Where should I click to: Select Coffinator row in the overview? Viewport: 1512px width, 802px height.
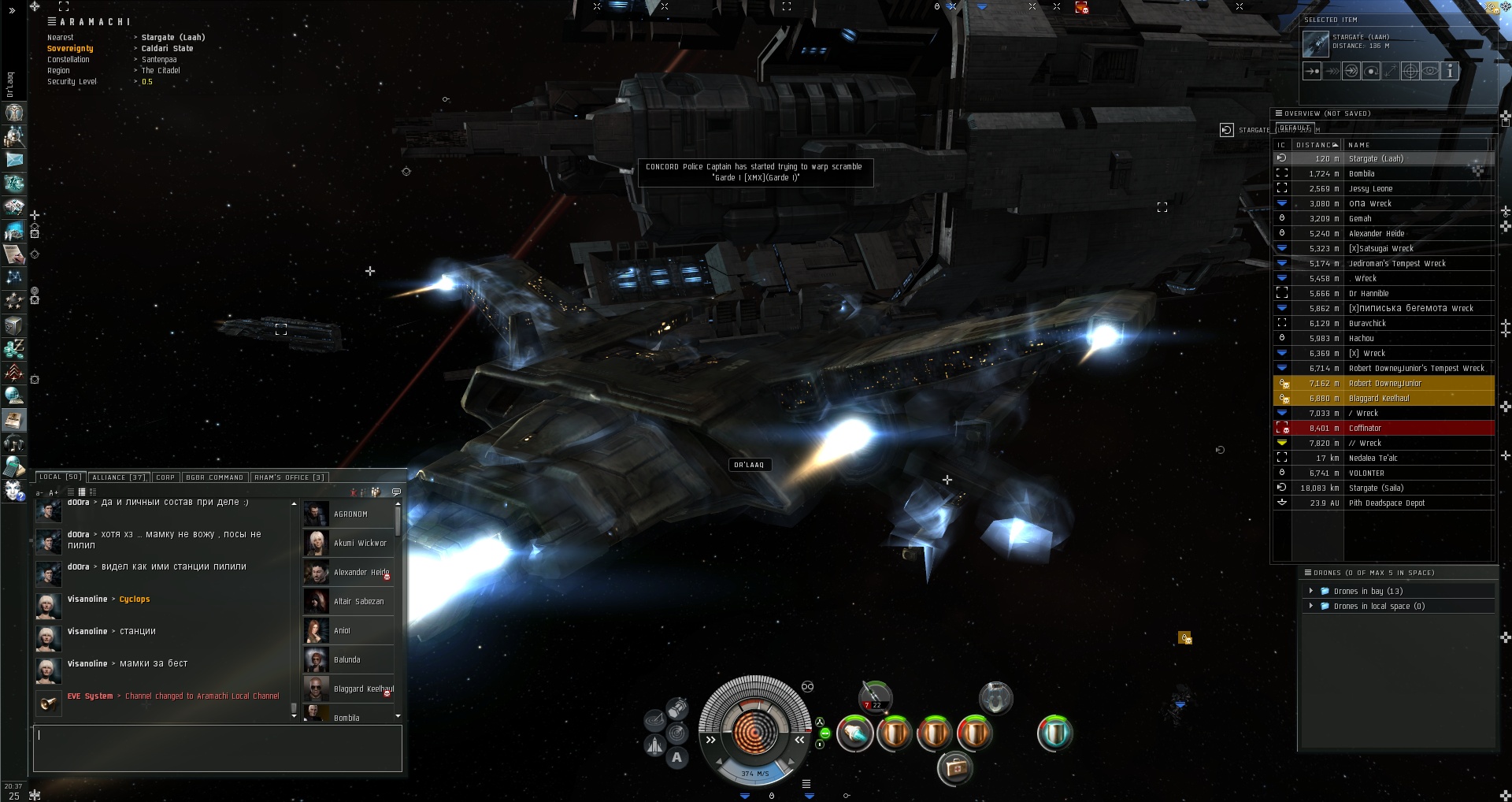[1366, 429]
